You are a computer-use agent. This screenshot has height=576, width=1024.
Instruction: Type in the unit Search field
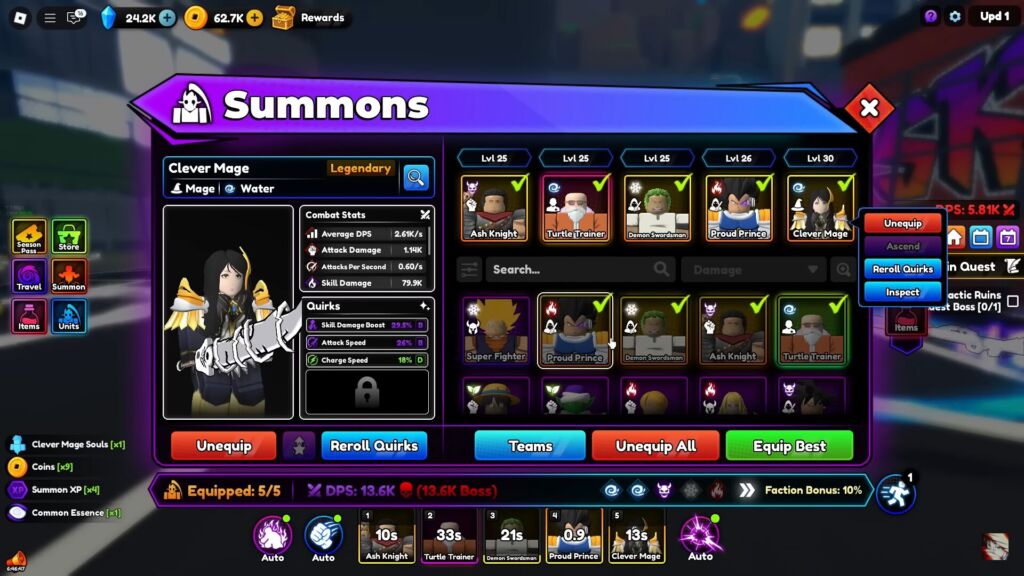tap(570, 269)
